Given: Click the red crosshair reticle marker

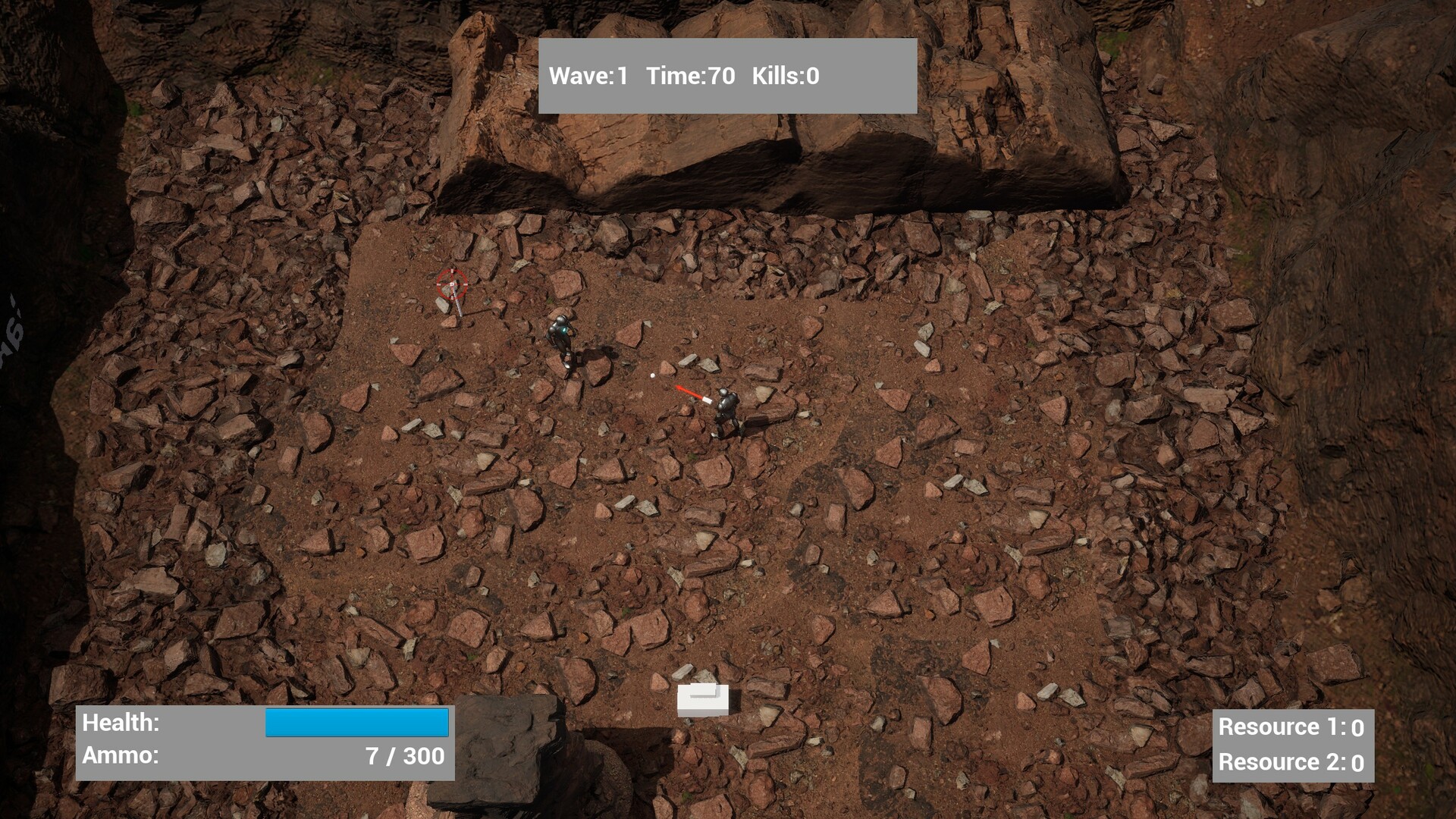Looking at the screenshot, I should pyautogui.click(x=452, y=284).
